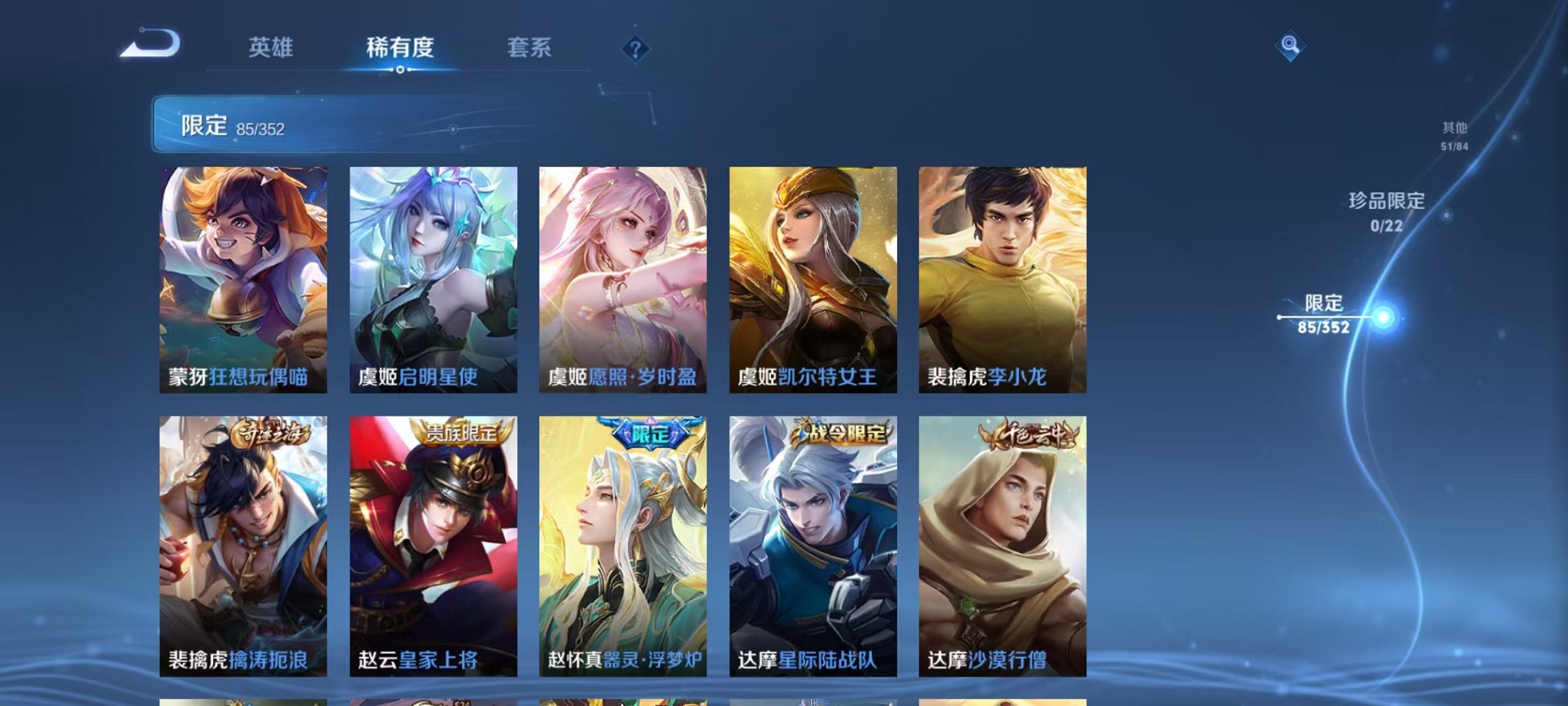Open the 稀有度 tab
This screenshot has height=706, width=1568.
pyautogui.click(x=399, y=46)
